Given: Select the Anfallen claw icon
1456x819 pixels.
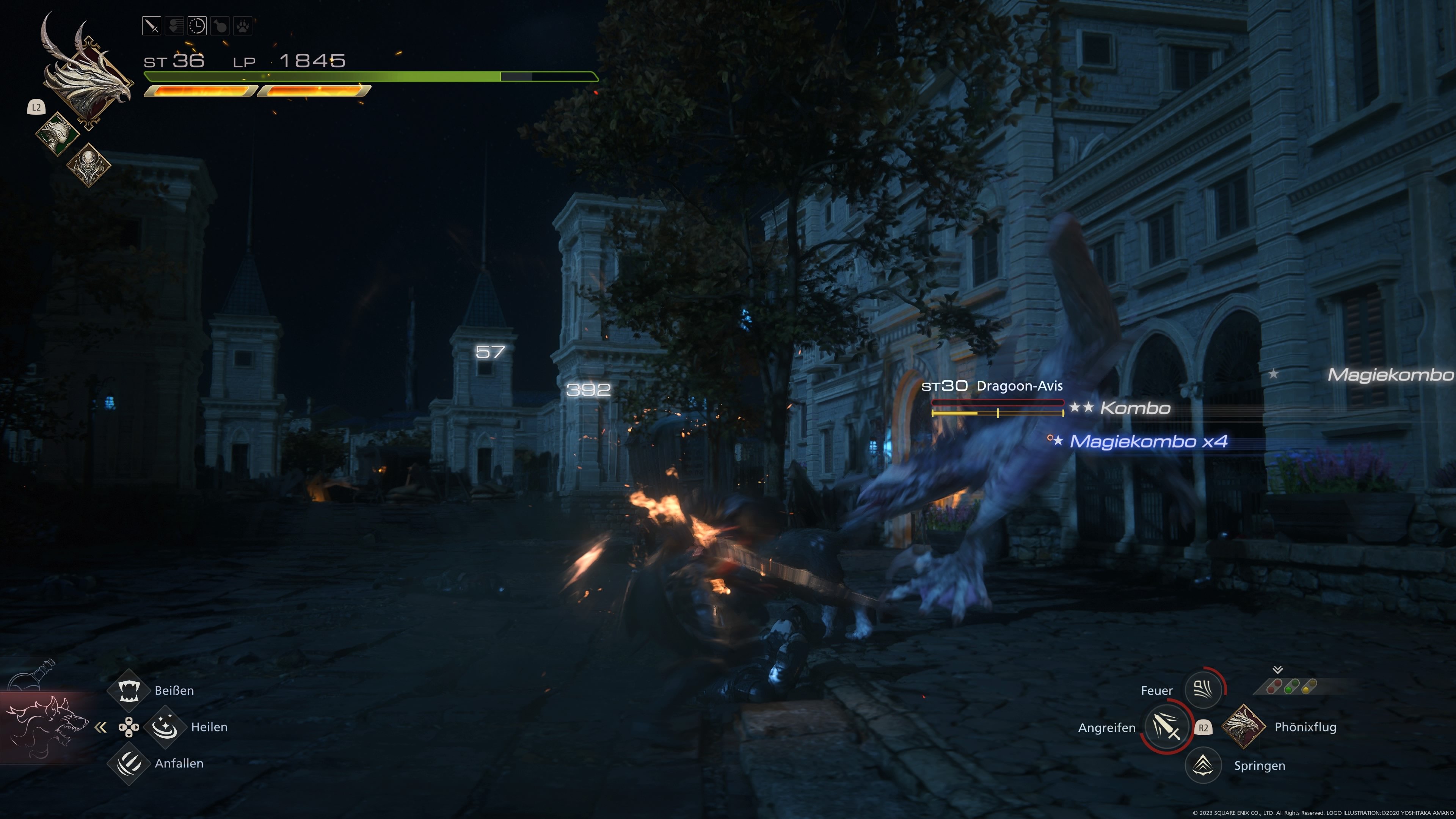Looking at the screenshot, I should [129, 764].
